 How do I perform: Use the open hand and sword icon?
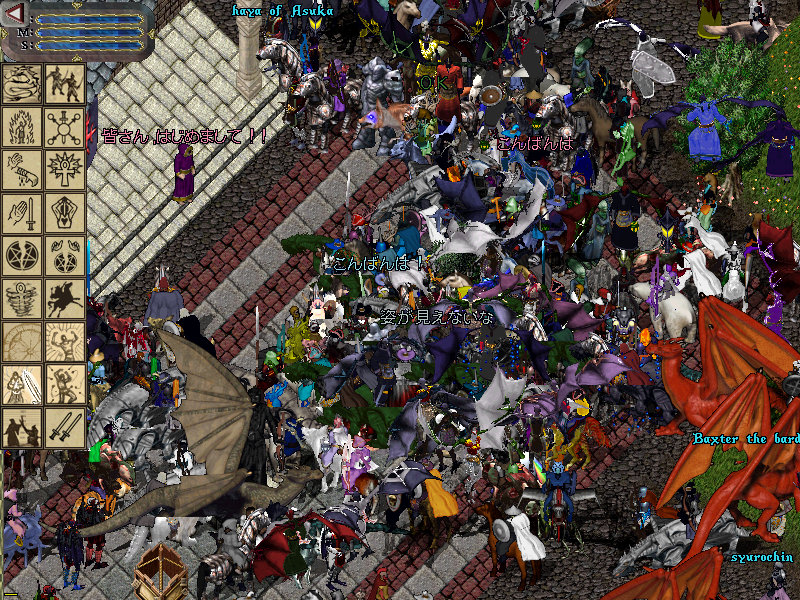pyautogui.click(x=22, y=213)
